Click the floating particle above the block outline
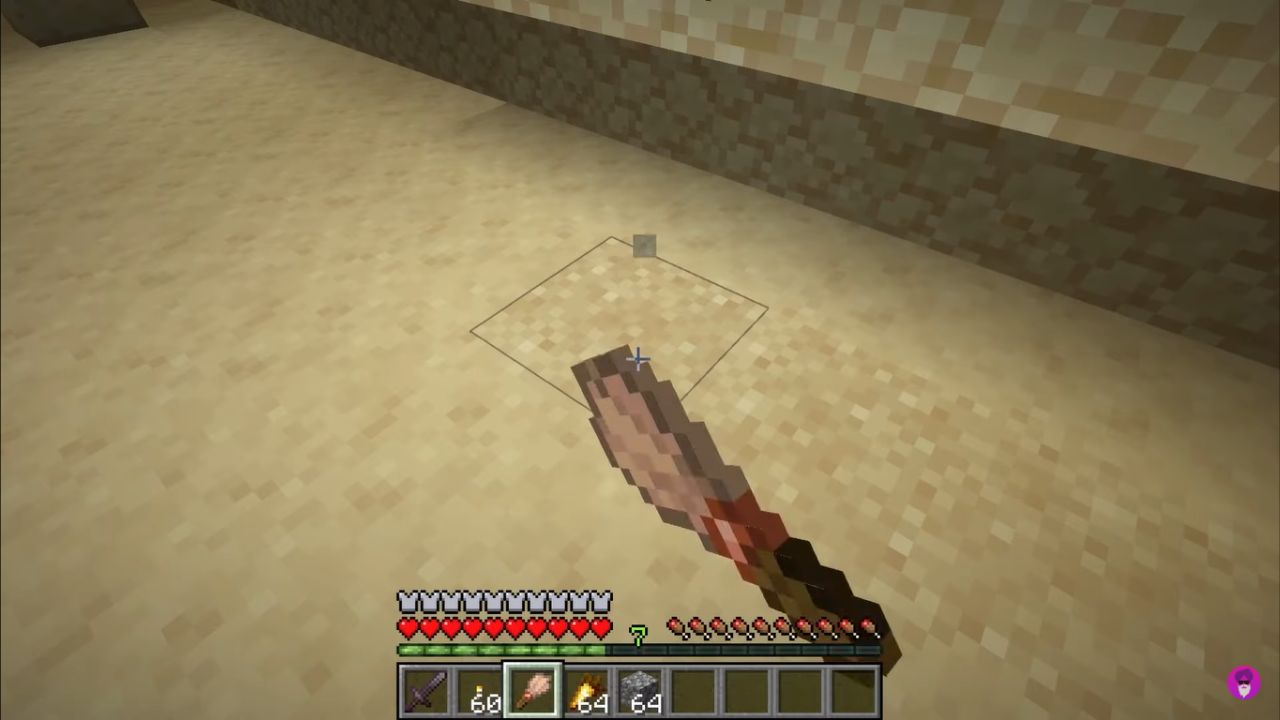 [x=644, y=246]
